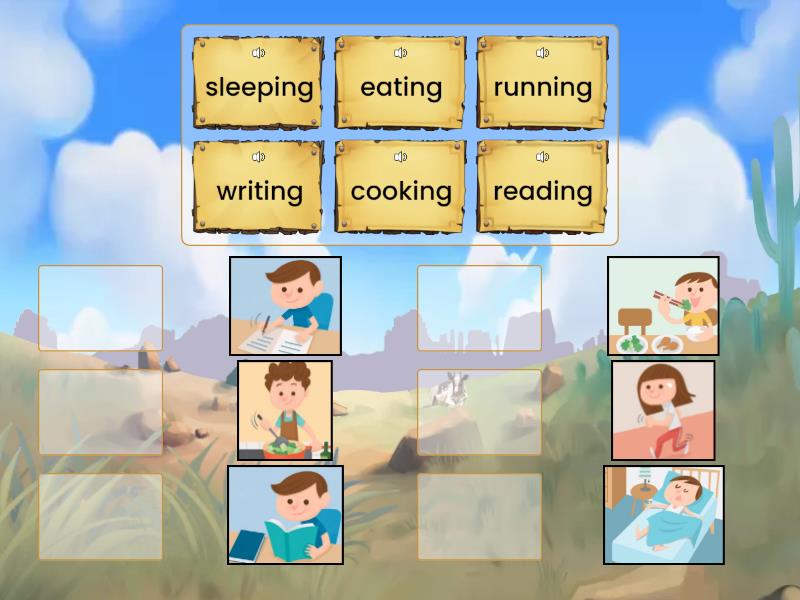Click the 'writing' word tile
This screenshot has width=800, height=600.
coord(258,192)
